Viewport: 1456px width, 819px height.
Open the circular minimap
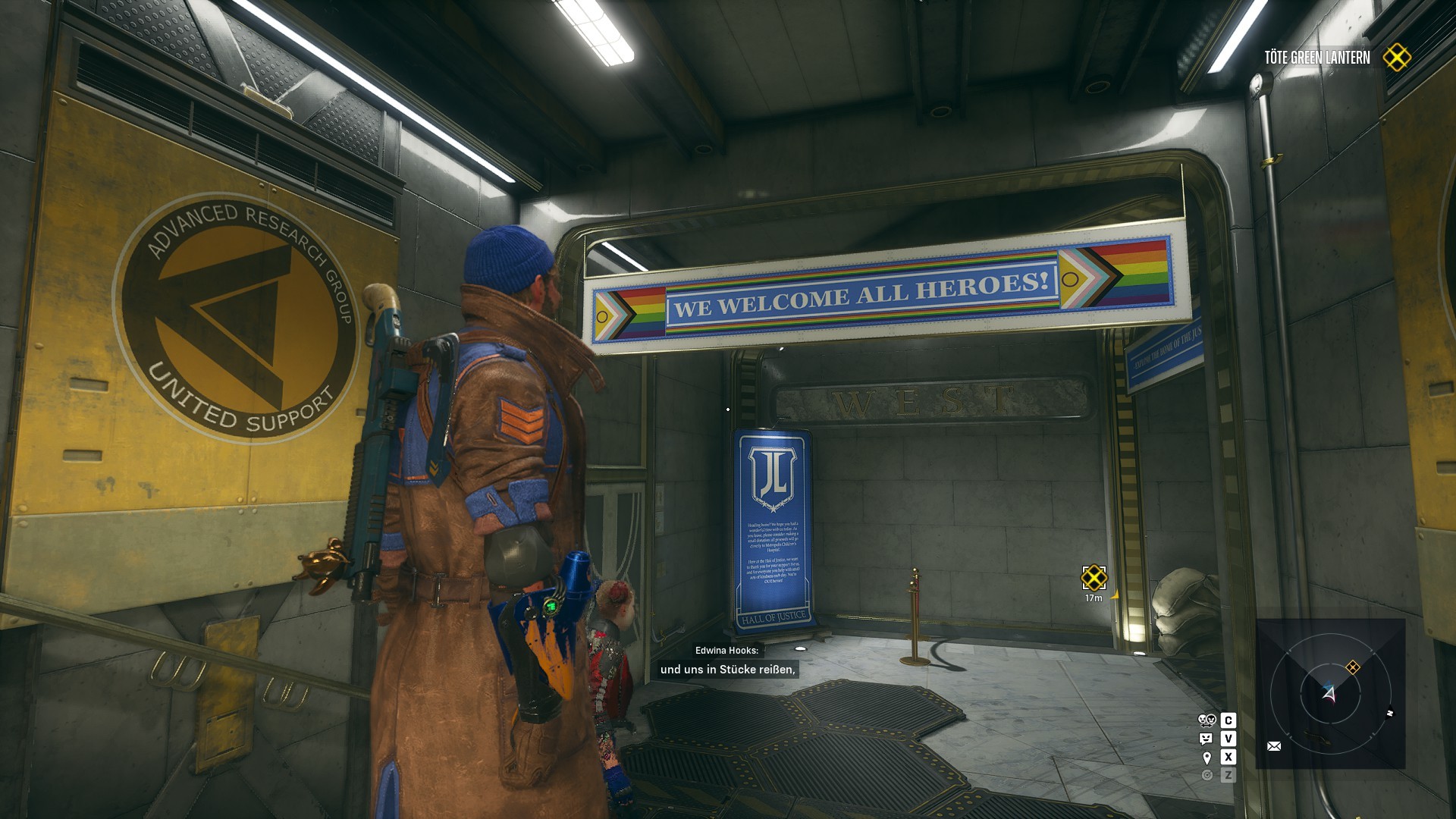[1330, 693]
